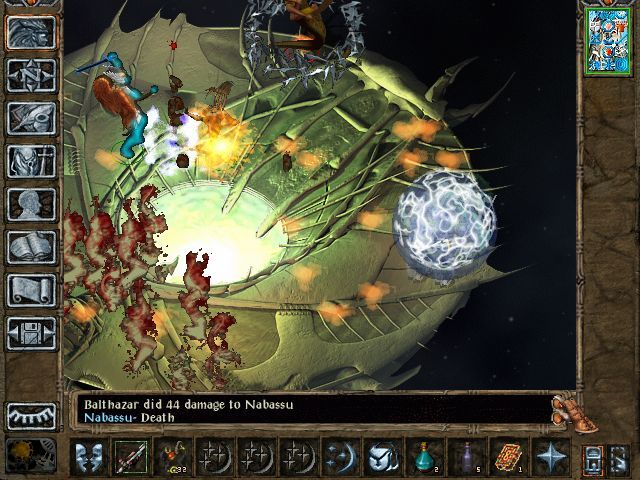Viewport: 640px width, 480px height.
Task: Use the orange scroll quick item
Action: point(508,457)
